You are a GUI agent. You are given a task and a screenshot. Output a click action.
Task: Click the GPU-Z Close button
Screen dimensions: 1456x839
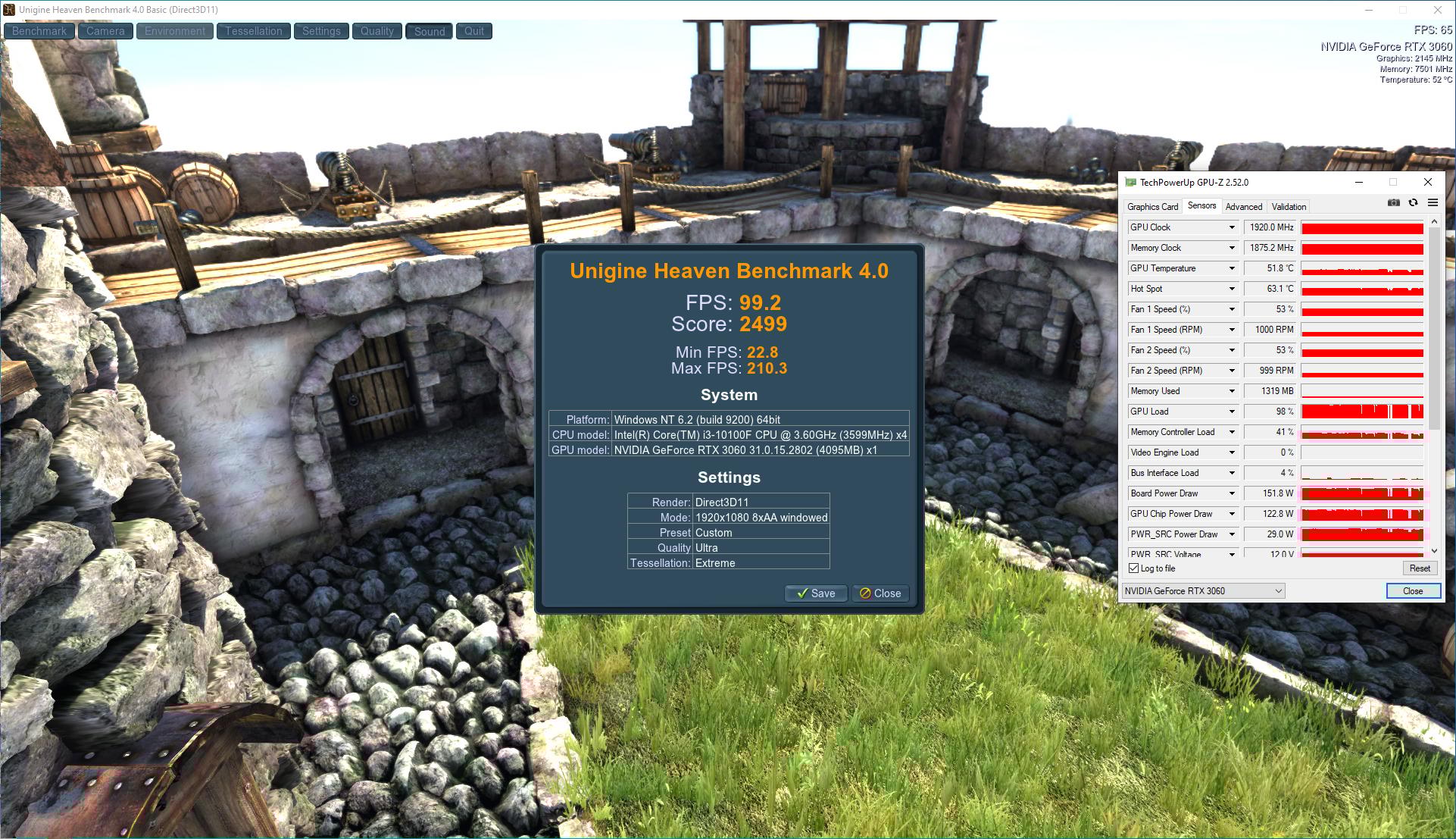pos(1413,591)
